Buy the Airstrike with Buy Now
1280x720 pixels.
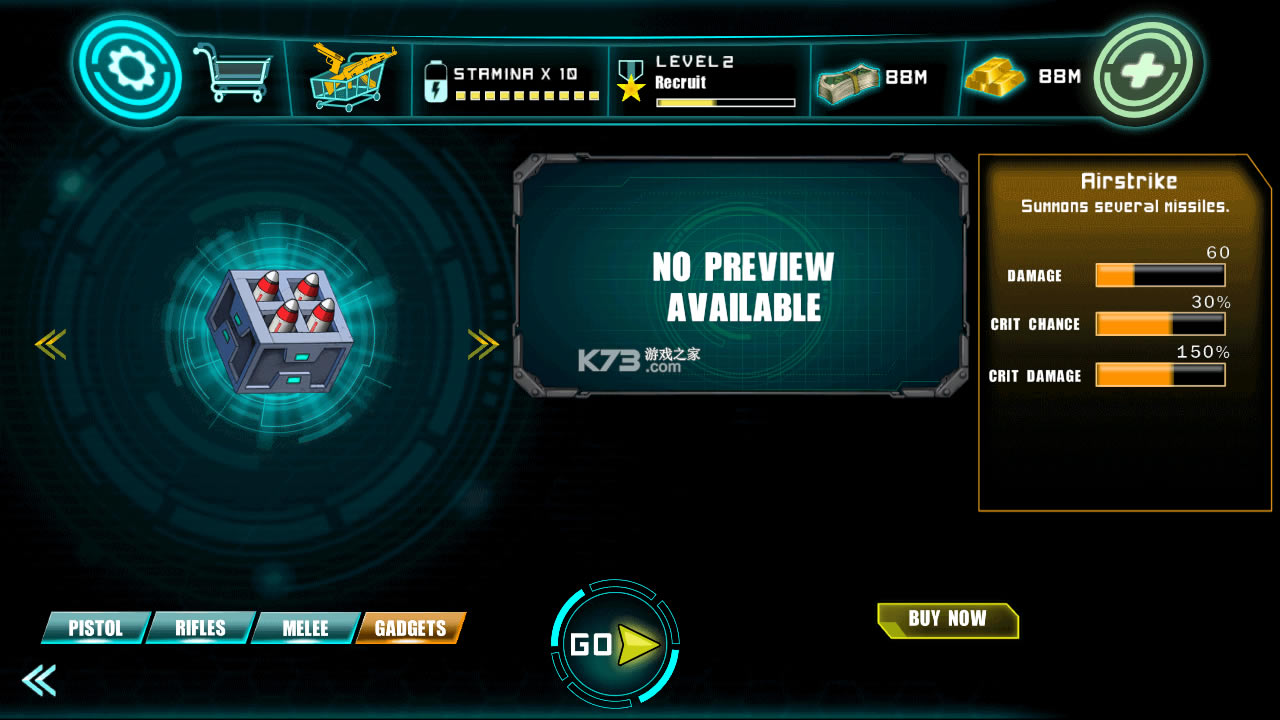[947, 620]
